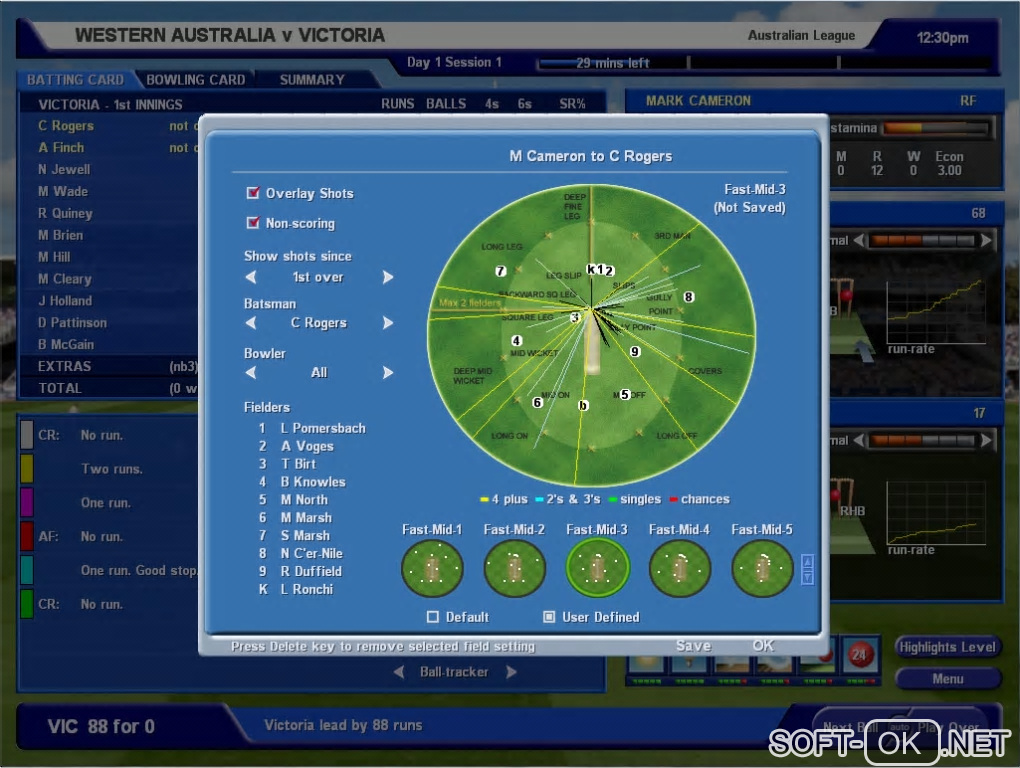1020x768 pixels.
Task: Advance 'Show shots since' to next over
Action: 388,277
